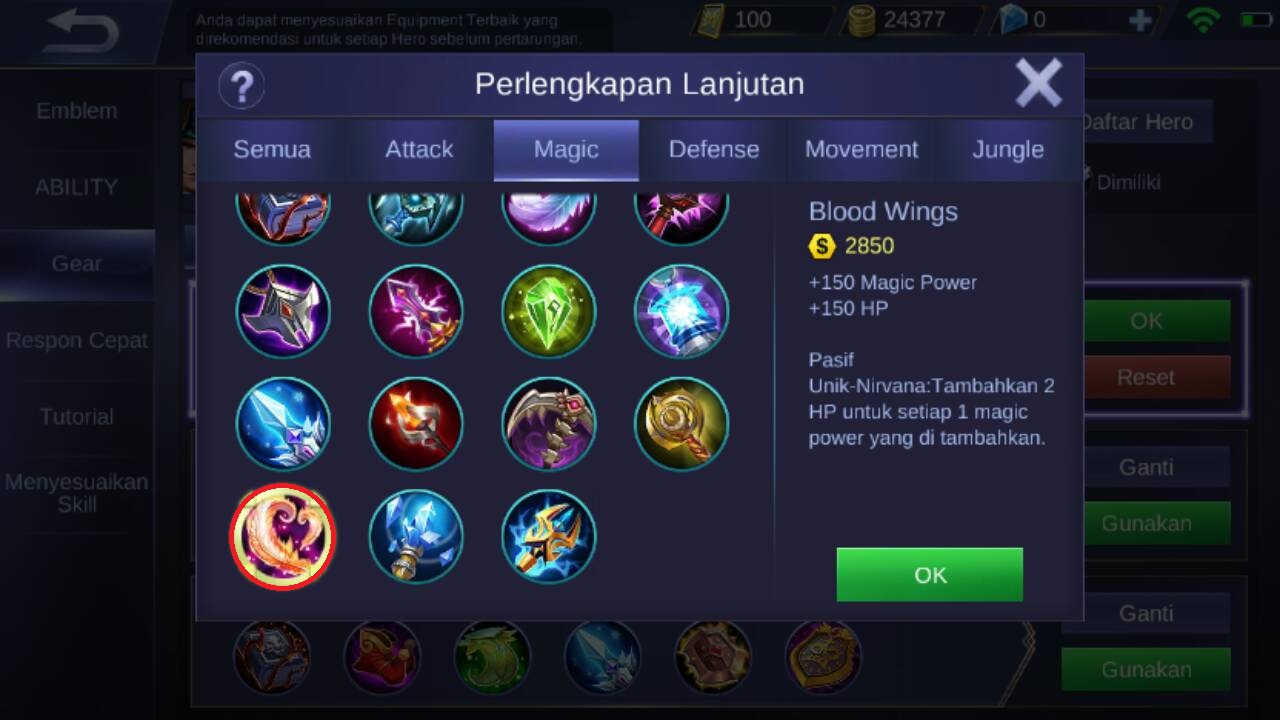Select the golden spiral wand item
This screenshot has width=1280, height=720.
point(681,424)
